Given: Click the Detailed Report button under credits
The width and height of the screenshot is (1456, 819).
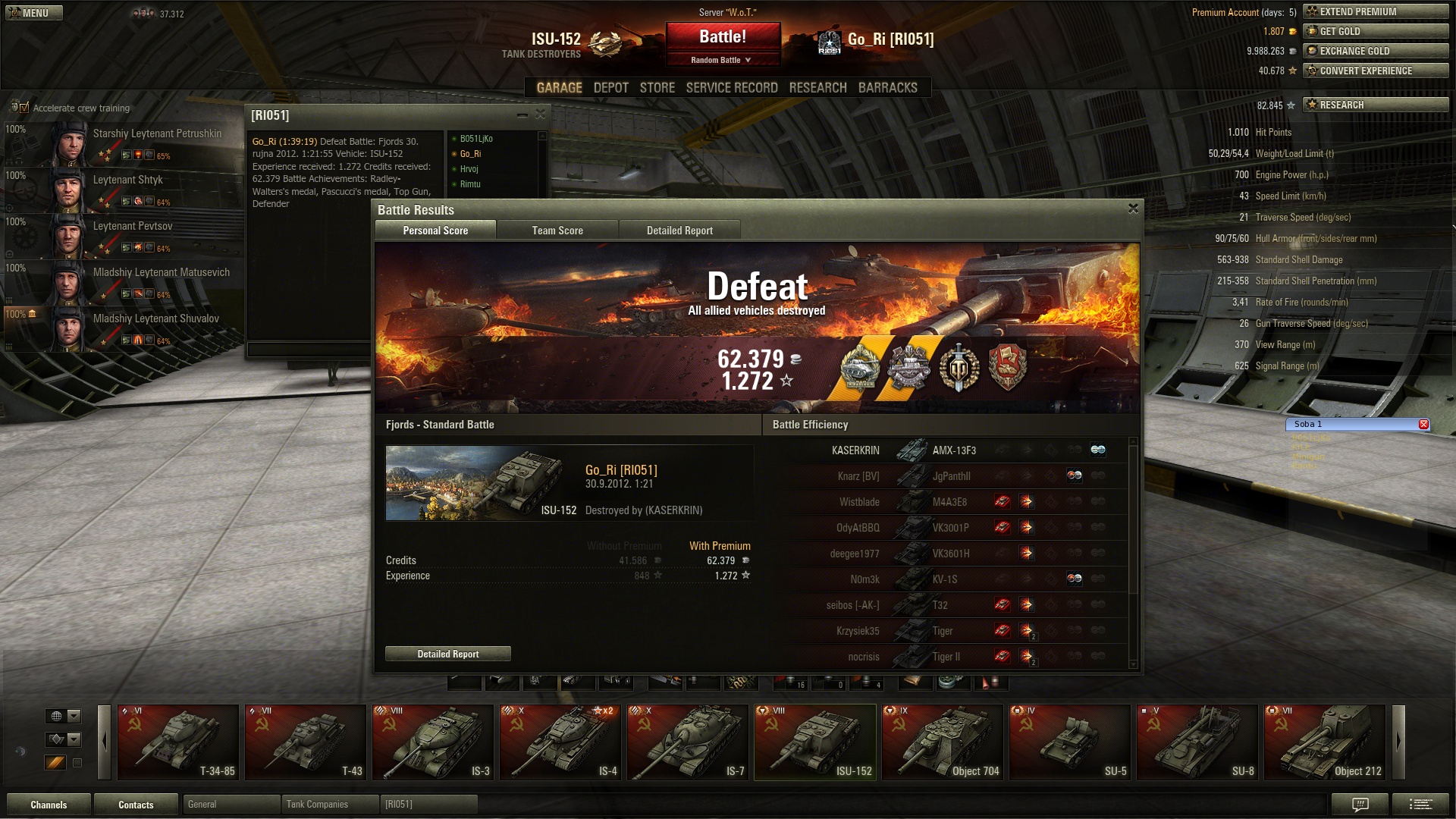Looking at the screenshot, I should [x=447, y=654].
